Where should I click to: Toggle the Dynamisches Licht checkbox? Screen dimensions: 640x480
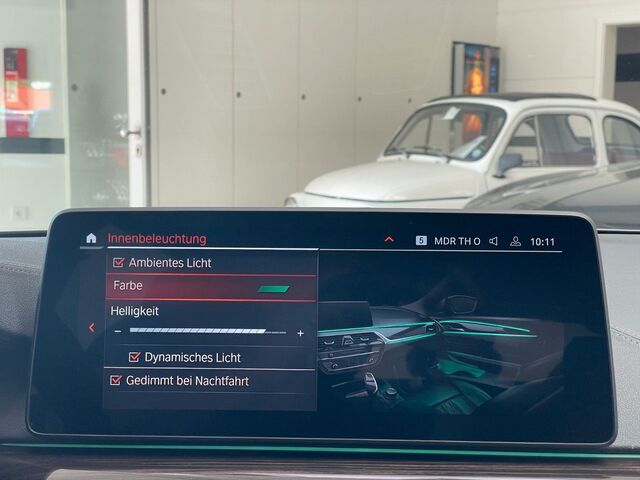[x=135, y=357]
